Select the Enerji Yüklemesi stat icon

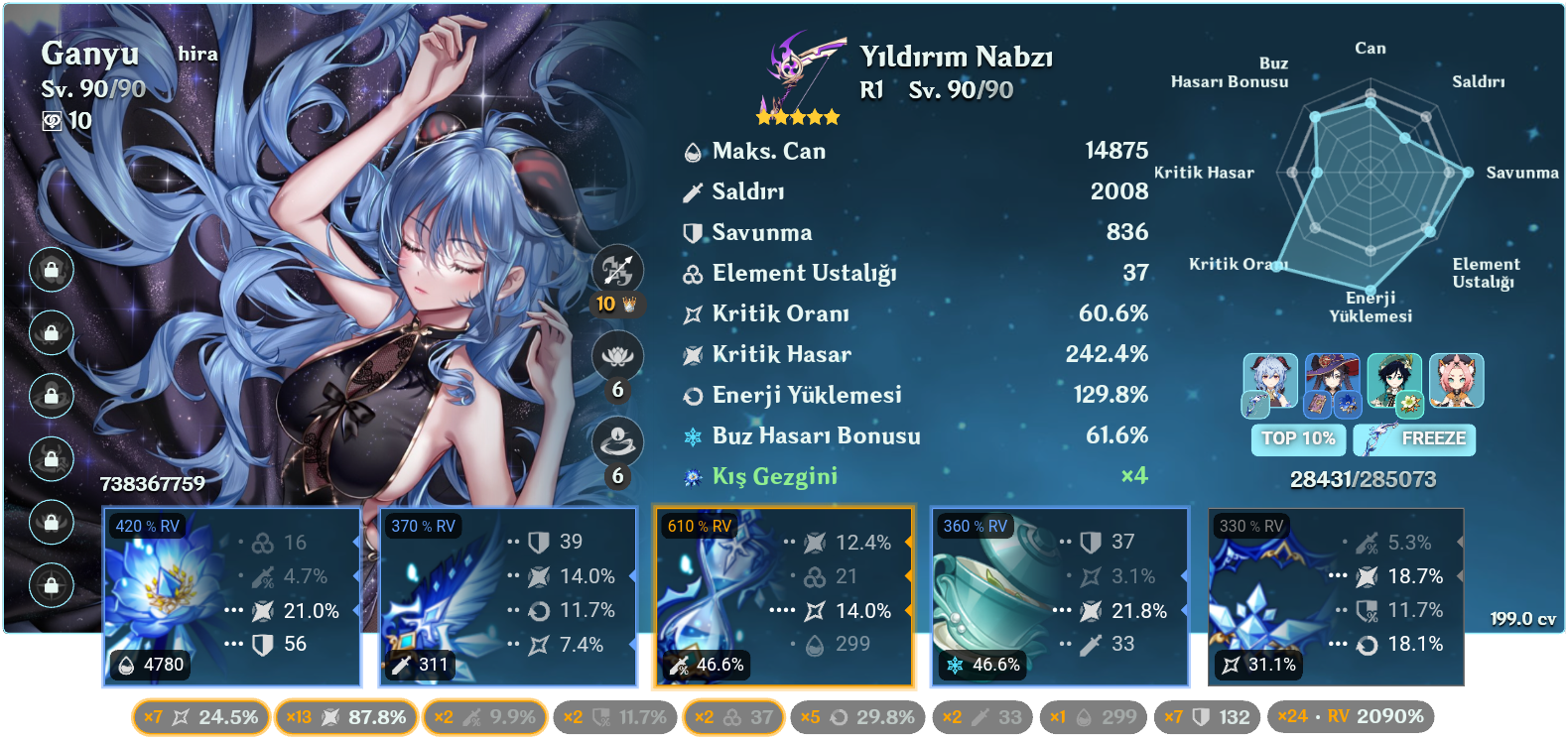click(x=692, y=395)
